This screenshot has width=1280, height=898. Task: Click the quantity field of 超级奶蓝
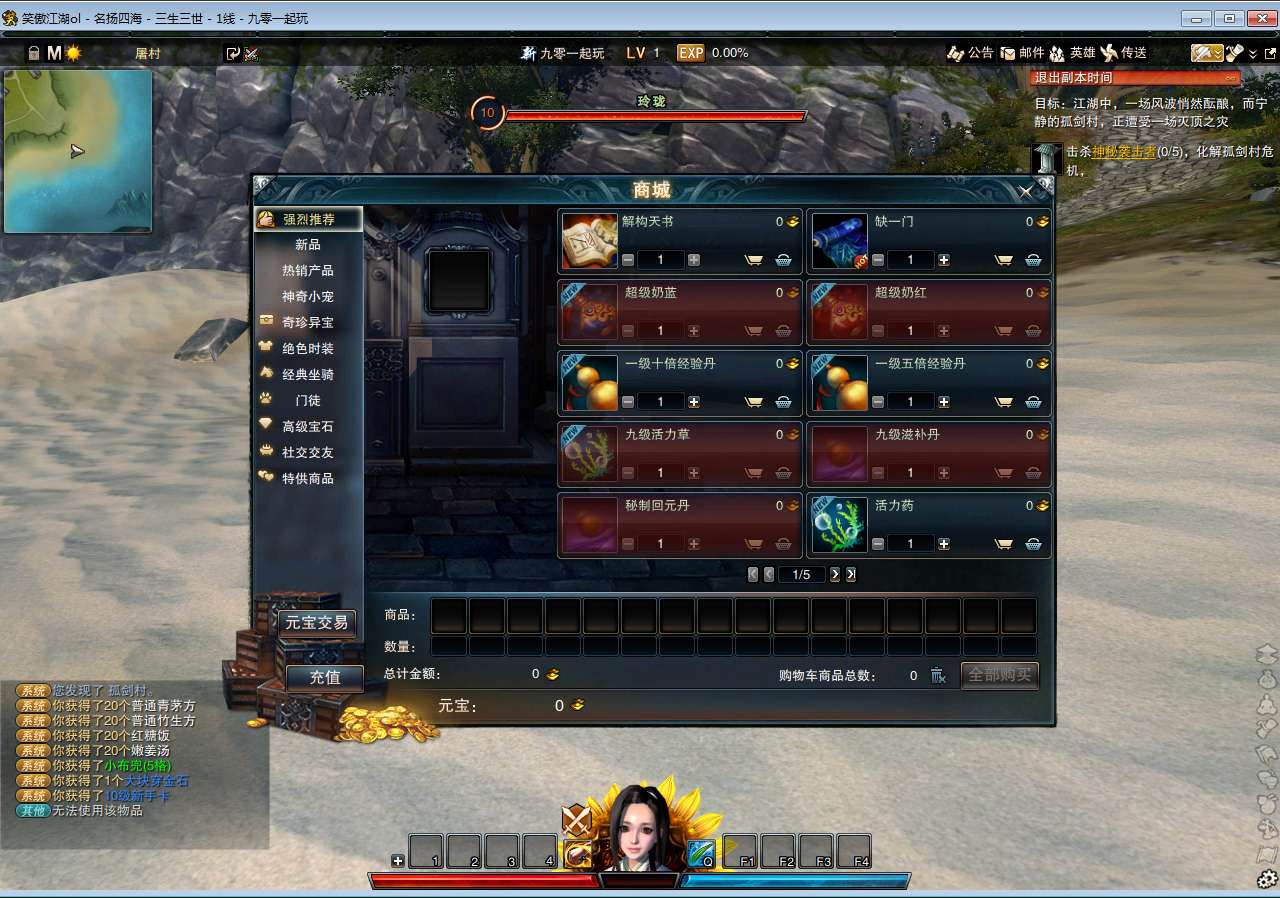point(659,330)
